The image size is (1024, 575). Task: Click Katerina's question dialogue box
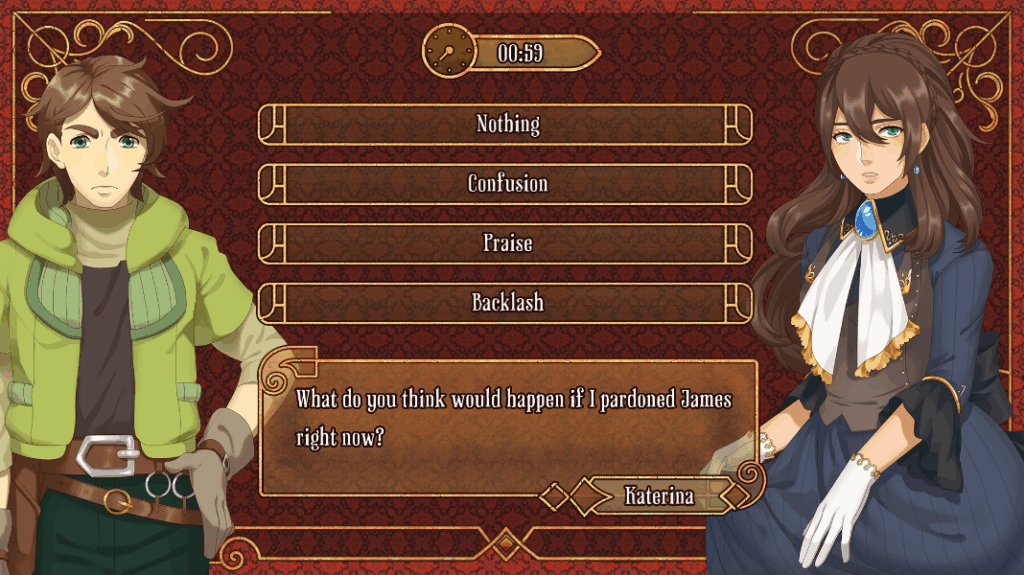pos(507,418)
